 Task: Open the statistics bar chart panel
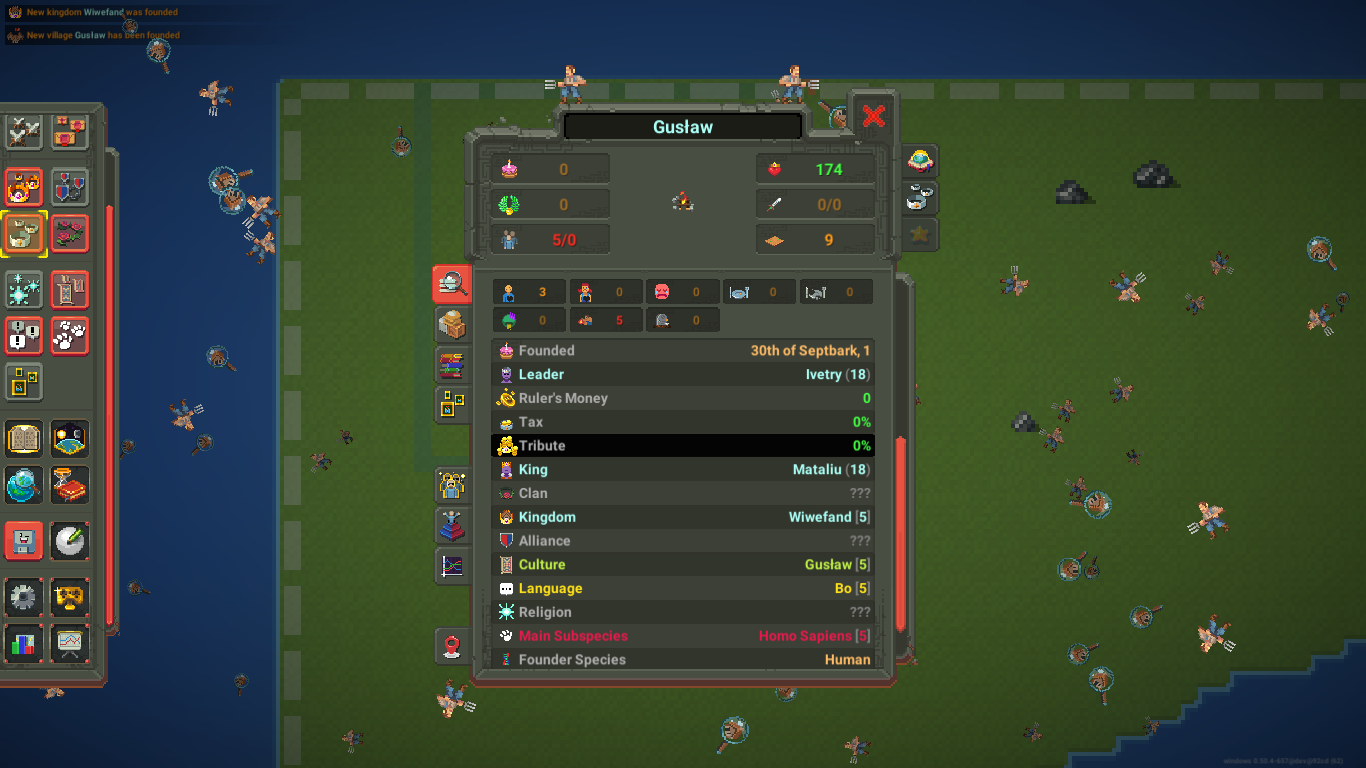pos(22,643)
